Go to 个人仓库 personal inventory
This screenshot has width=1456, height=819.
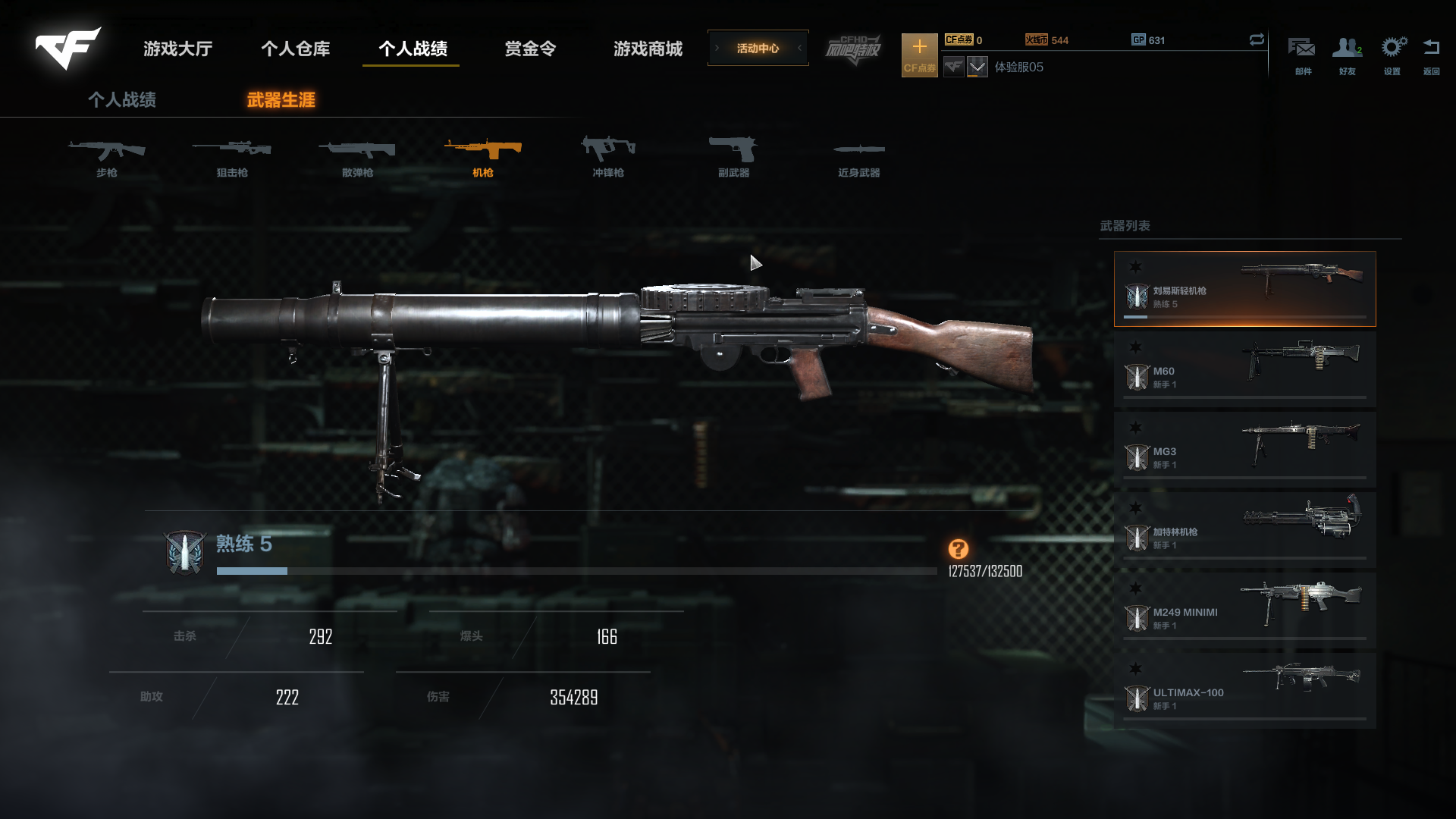click(x=295, y=49)
